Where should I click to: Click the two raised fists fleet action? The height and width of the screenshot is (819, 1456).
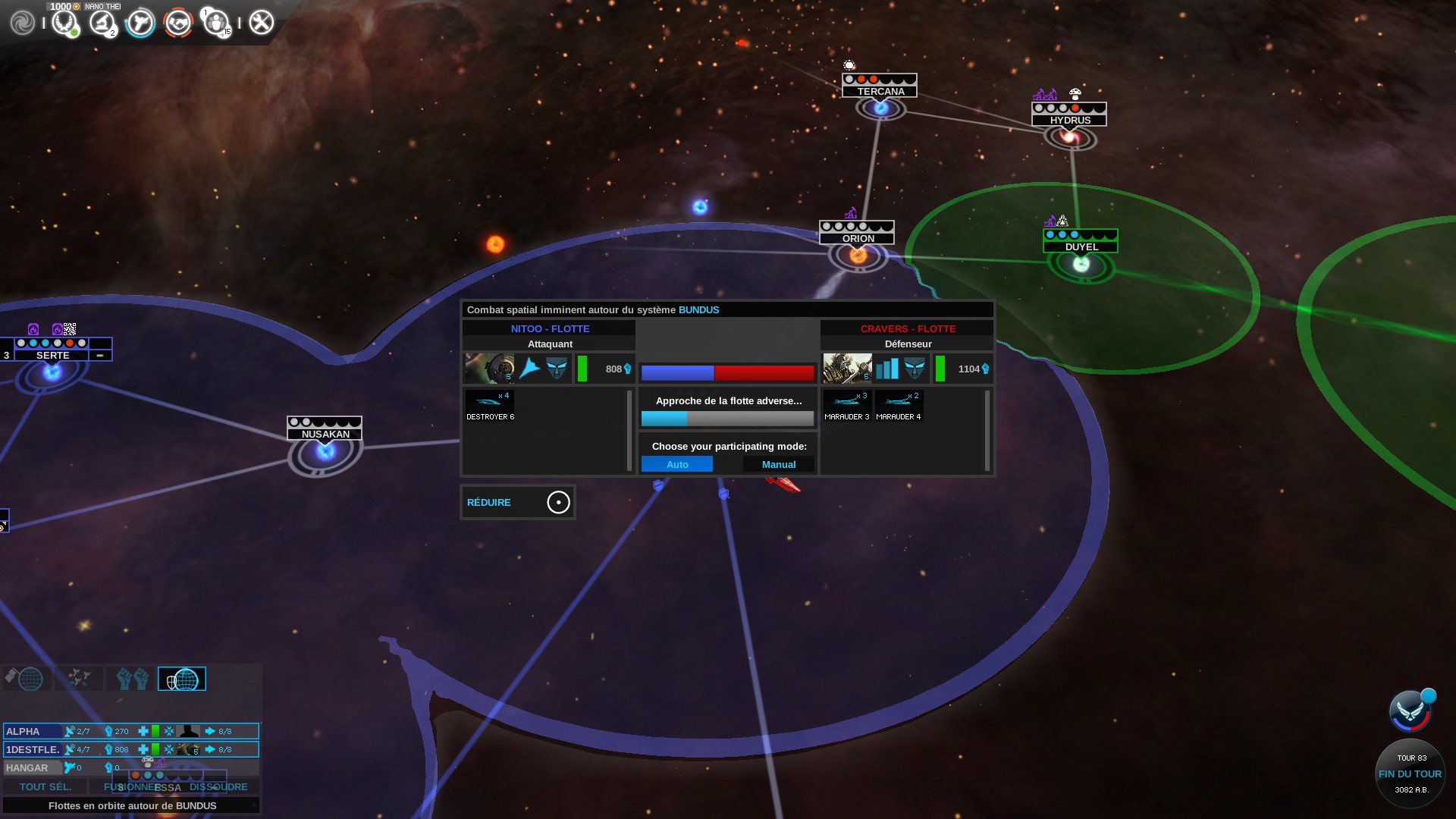pos(132,679)
